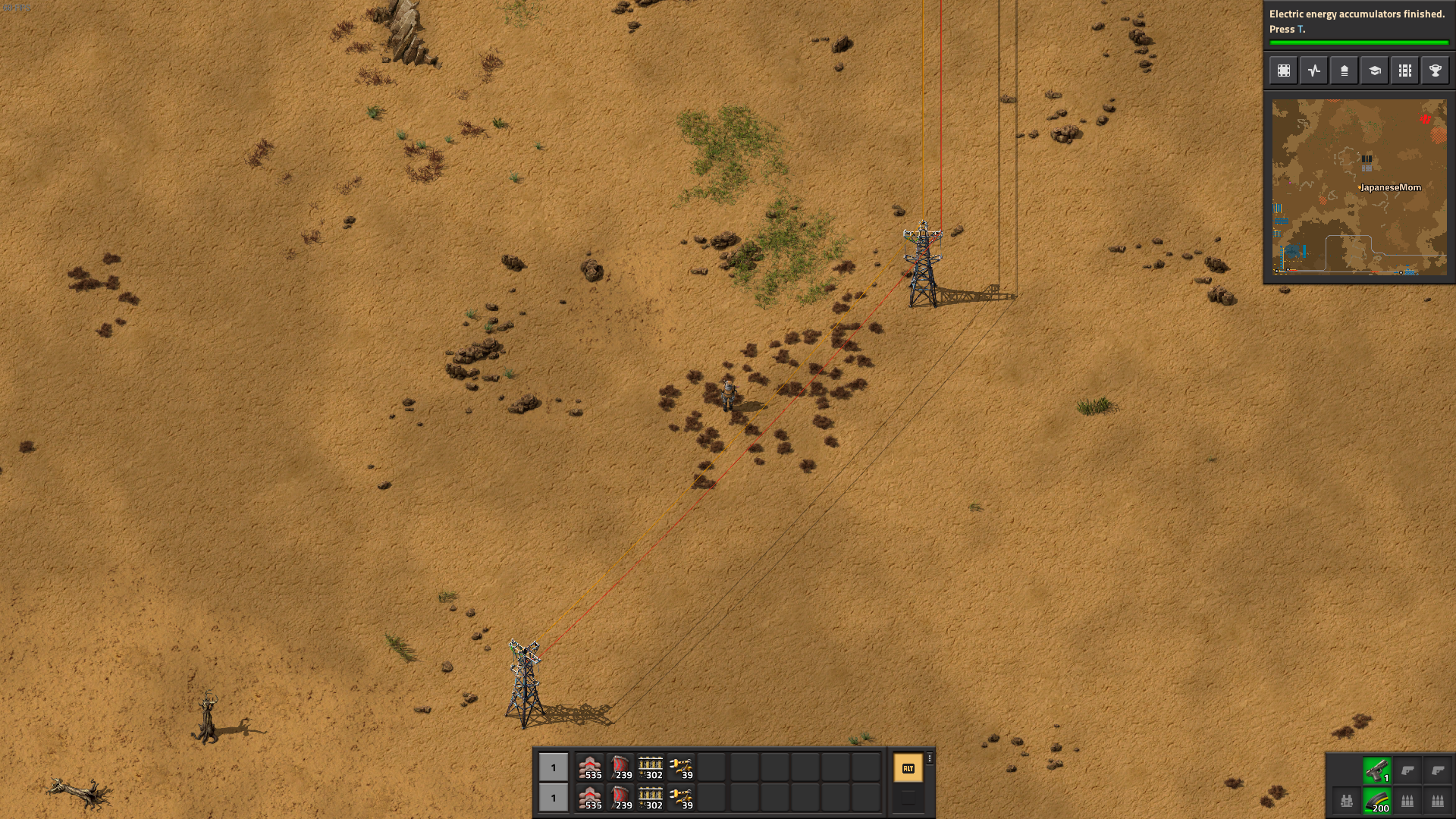This screenshot has height=819, width=1456.
Task: Click the minimap showing JapaneseMom
Action: pyautogui.click(x=1359, y=187)
